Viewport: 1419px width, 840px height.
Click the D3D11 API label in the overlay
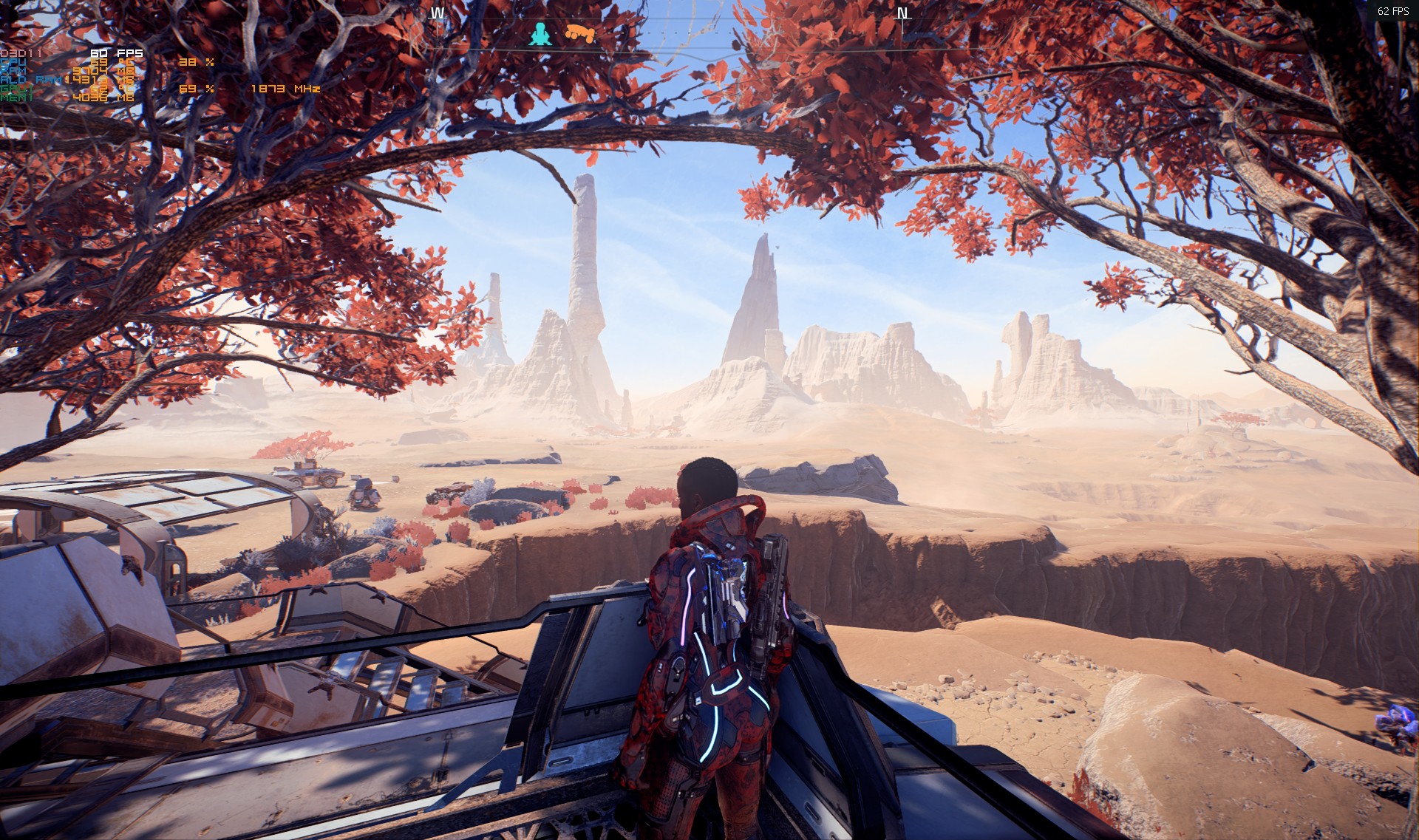click(21, 53)
